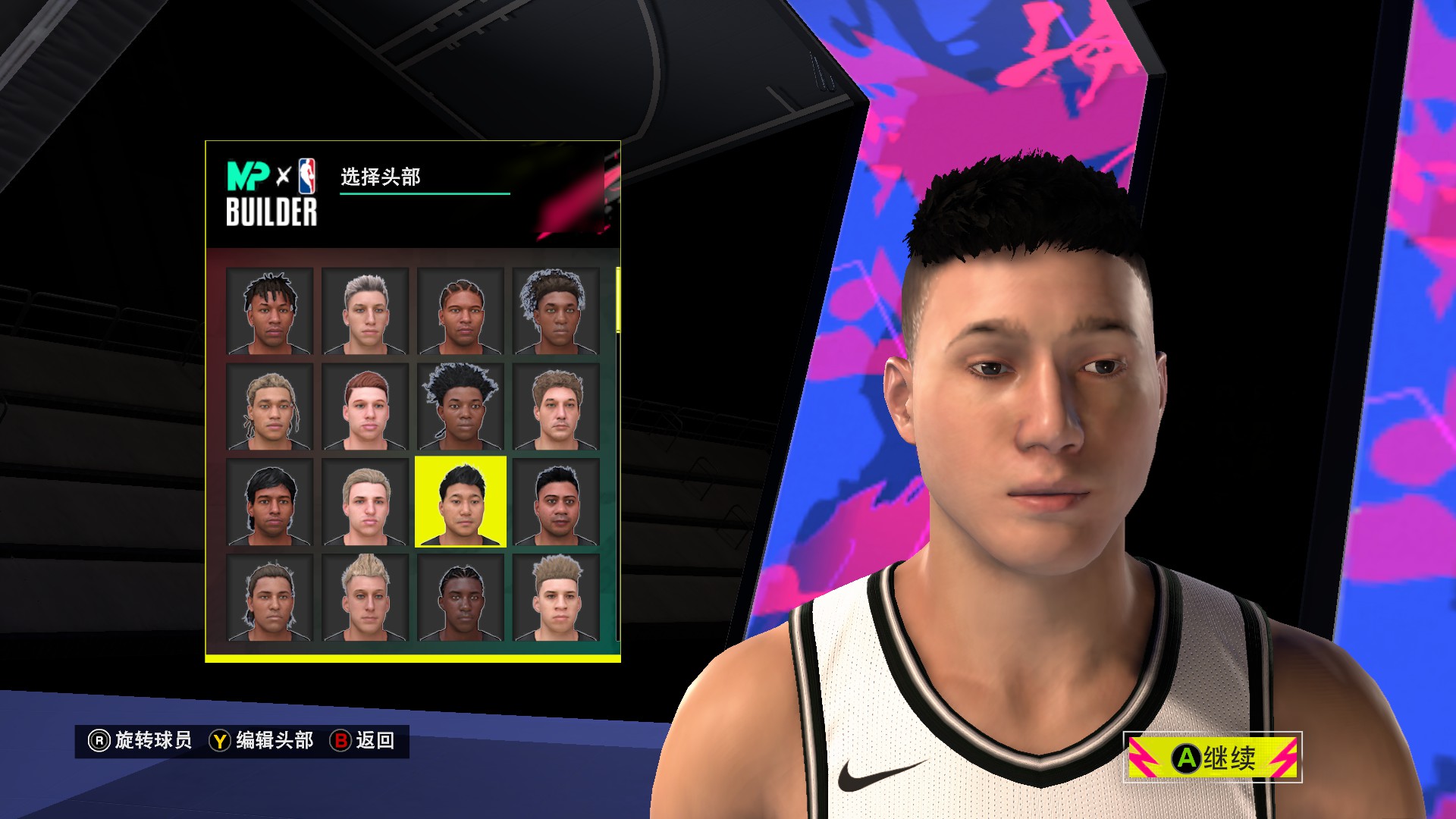The height and width of the screenshot is (819, 1456).
Task: Pick the head with spiky black twists
Action: (461, 406)
